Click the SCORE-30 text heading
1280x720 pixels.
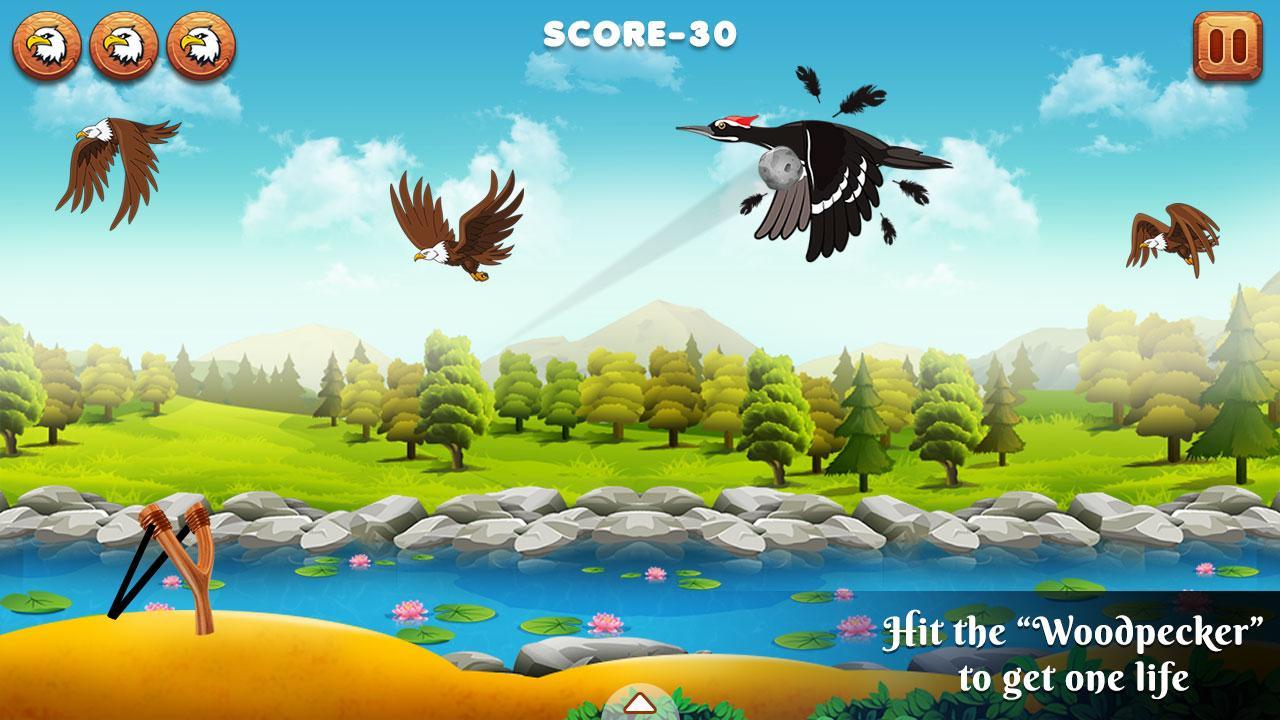640,33
